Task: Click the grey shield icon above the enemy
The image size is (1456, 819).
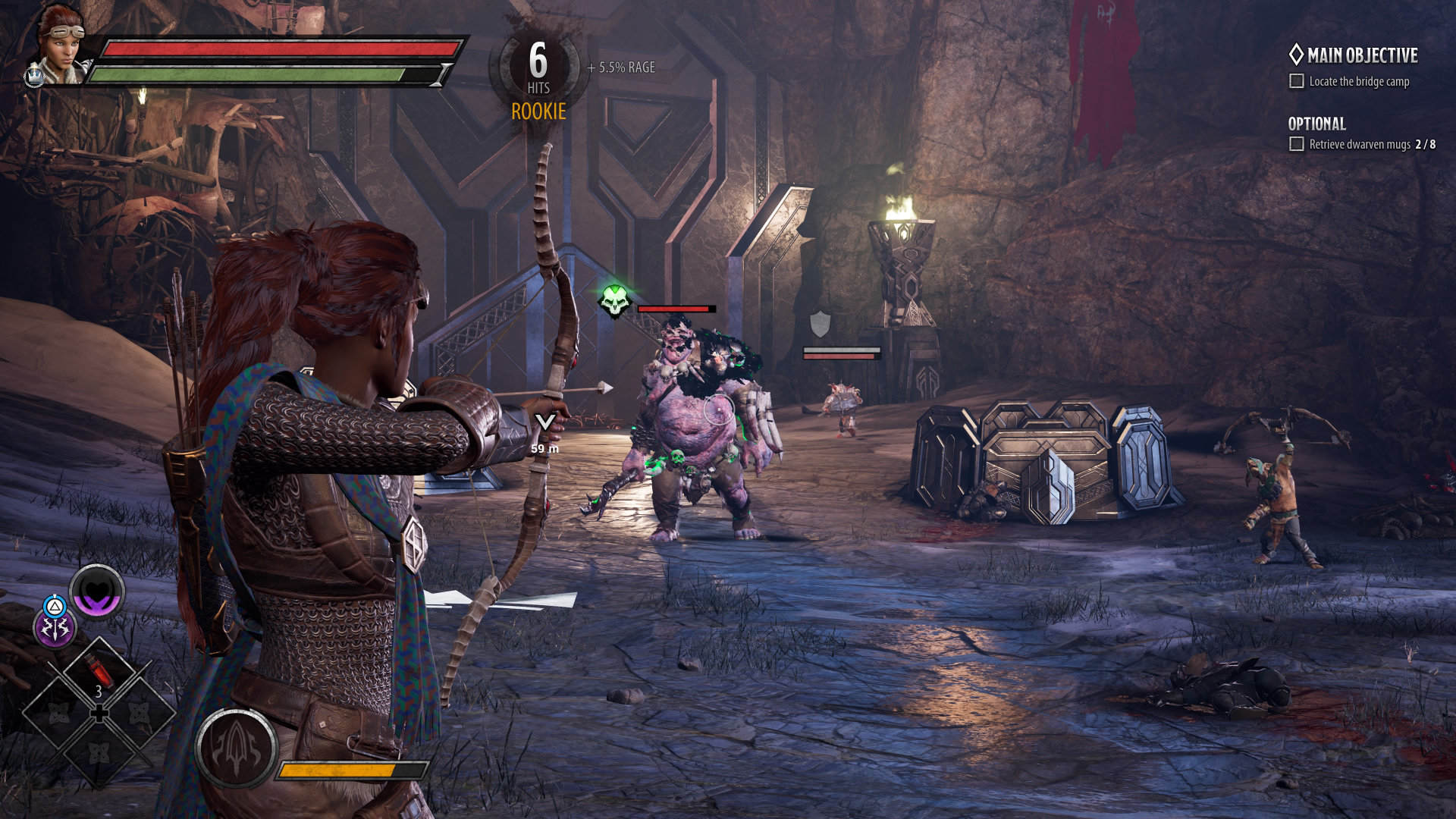Action: [x=820, y=324]
